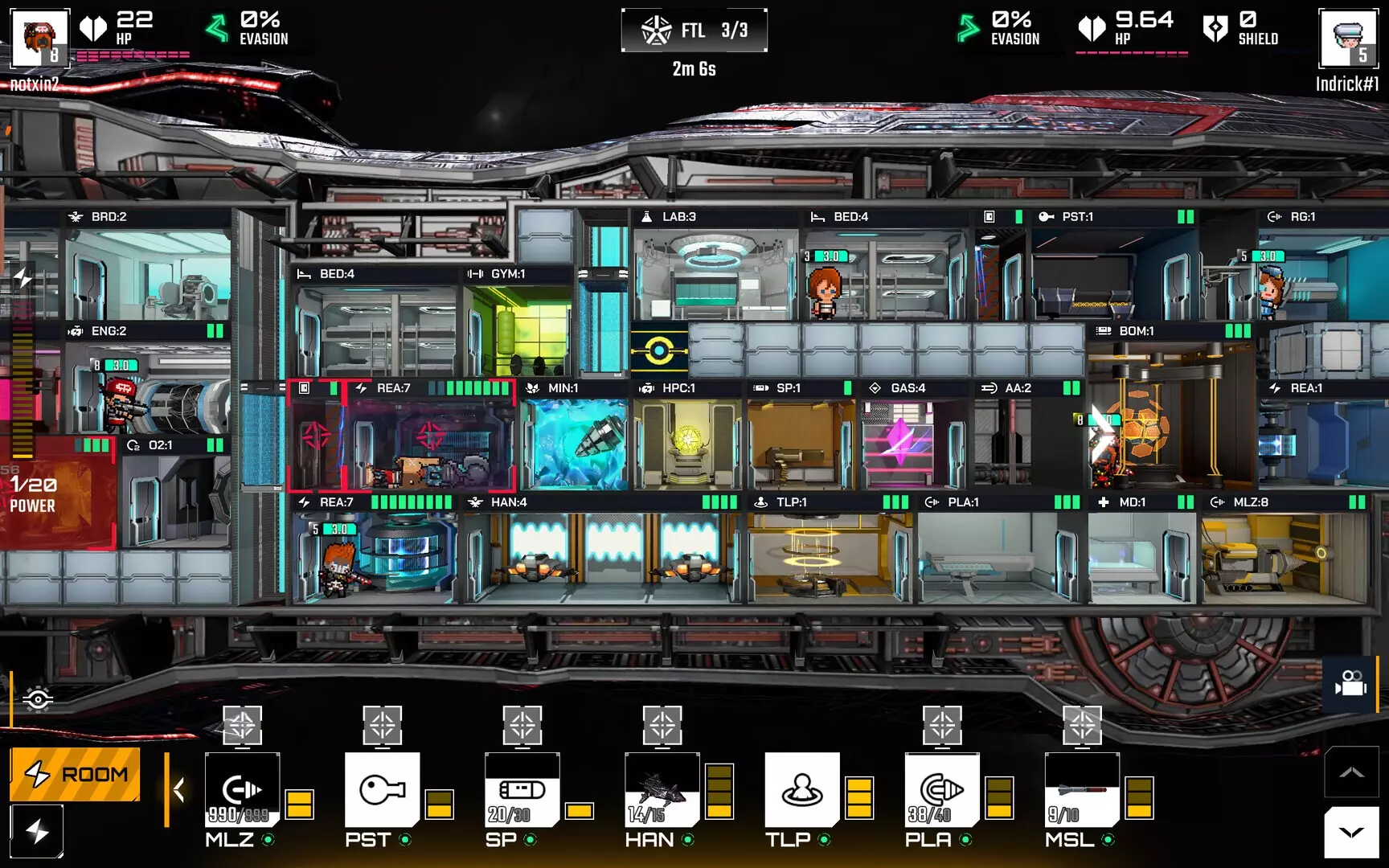
Task: Select the red-highlighted REA:7 reactor room
Action: pyautogui.click(x=402, y=438)
